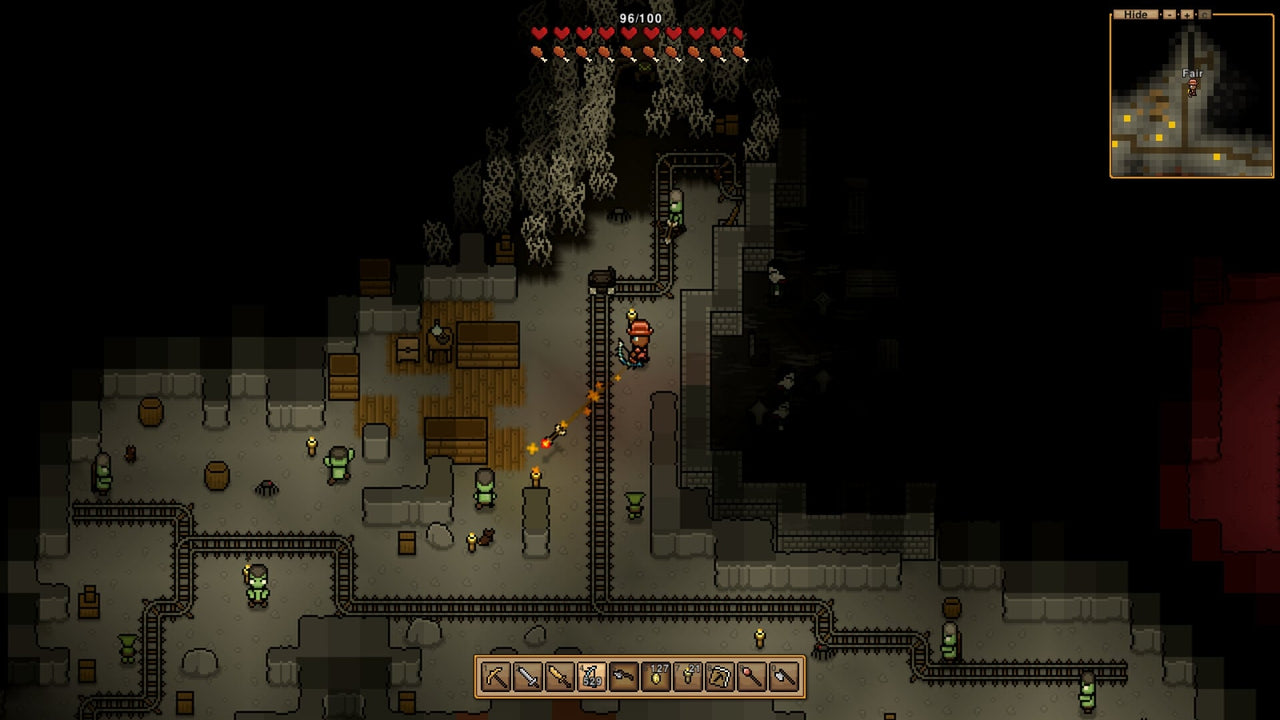Zoom in the minimap with plus button
The width and height of the screenshot is (1280, 720).
coord(1186,14)
